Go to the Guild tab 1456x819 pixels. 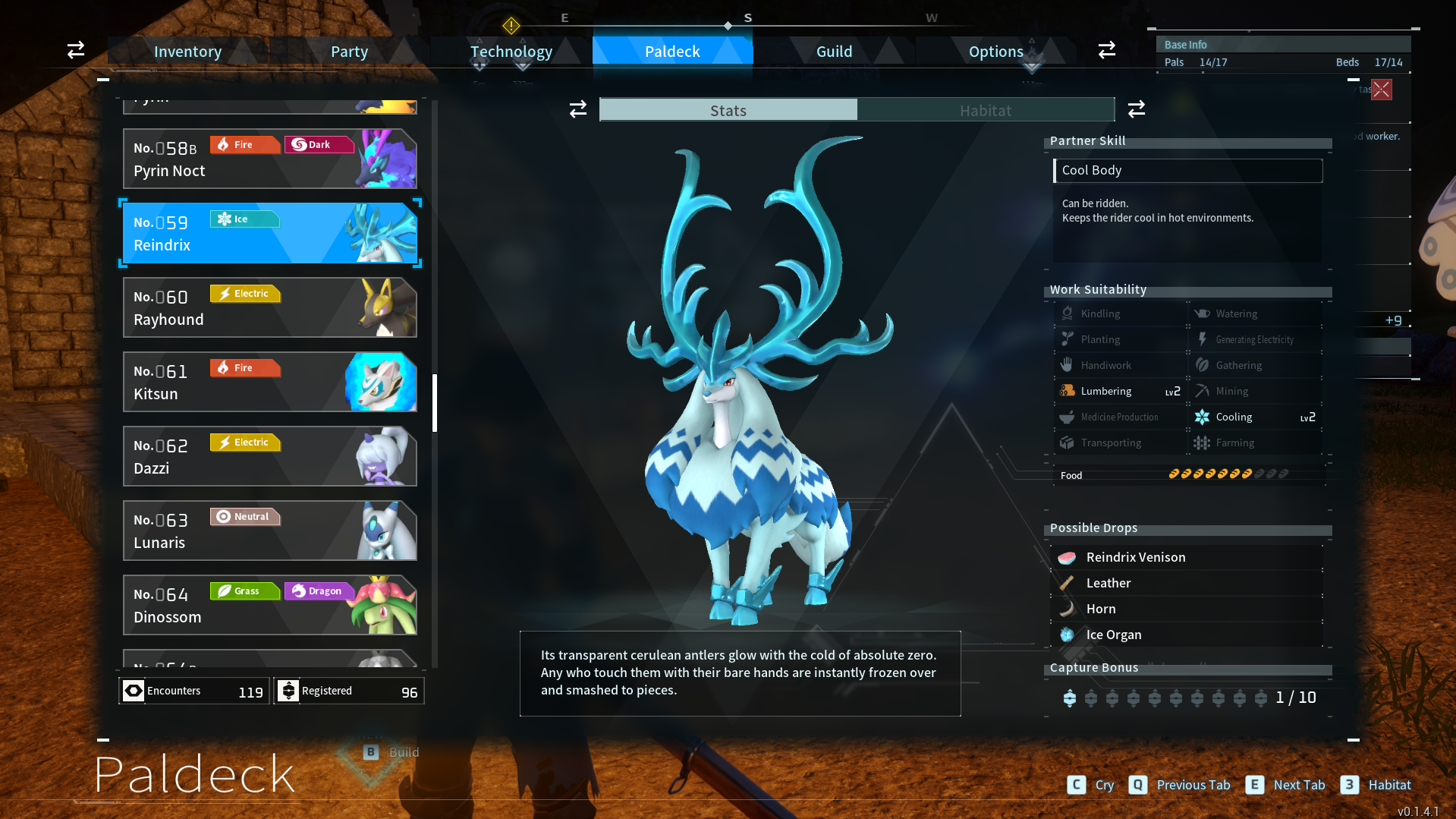(834, 52)
